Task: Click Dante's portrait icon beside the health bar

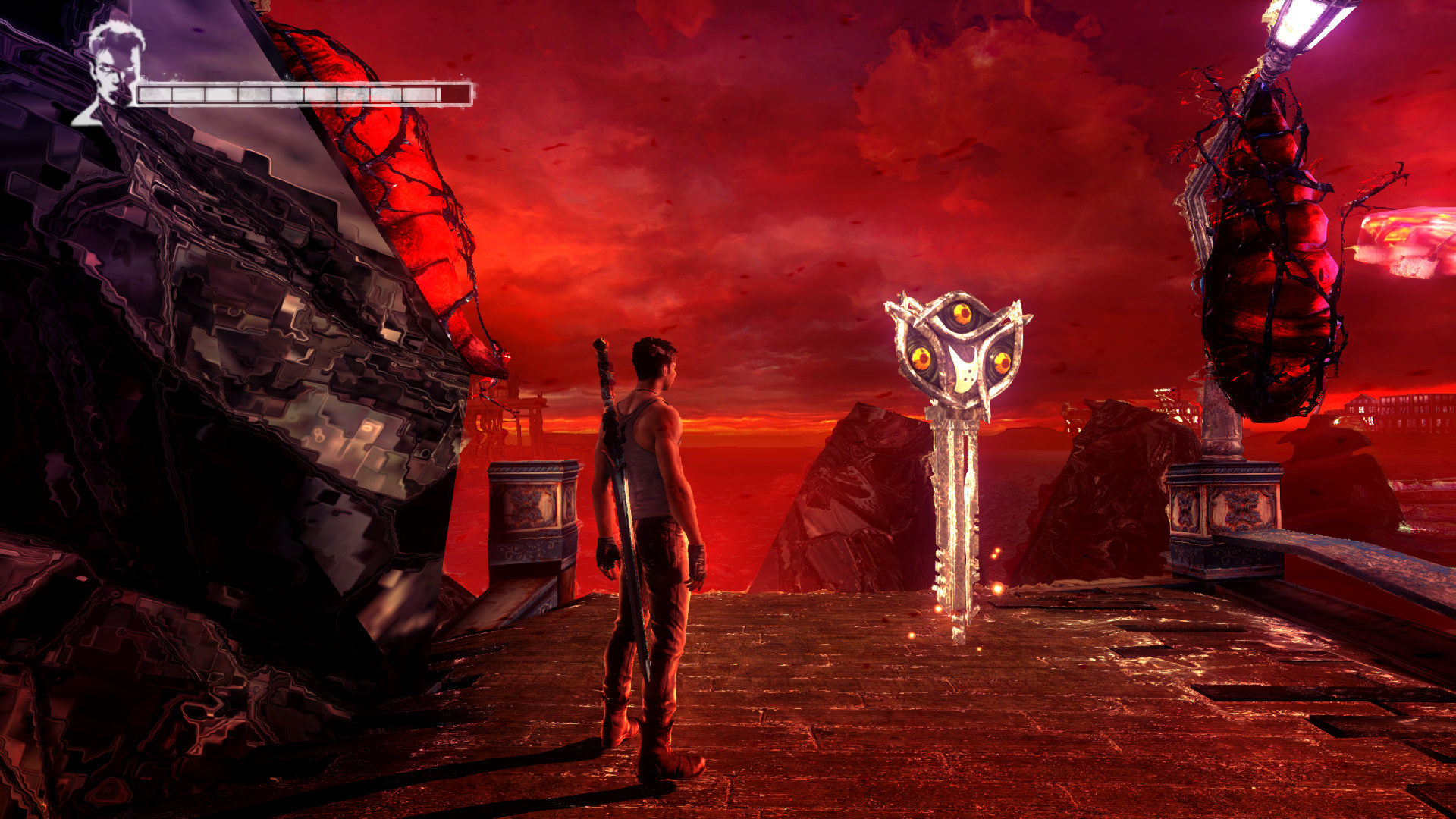Action: 111,71
